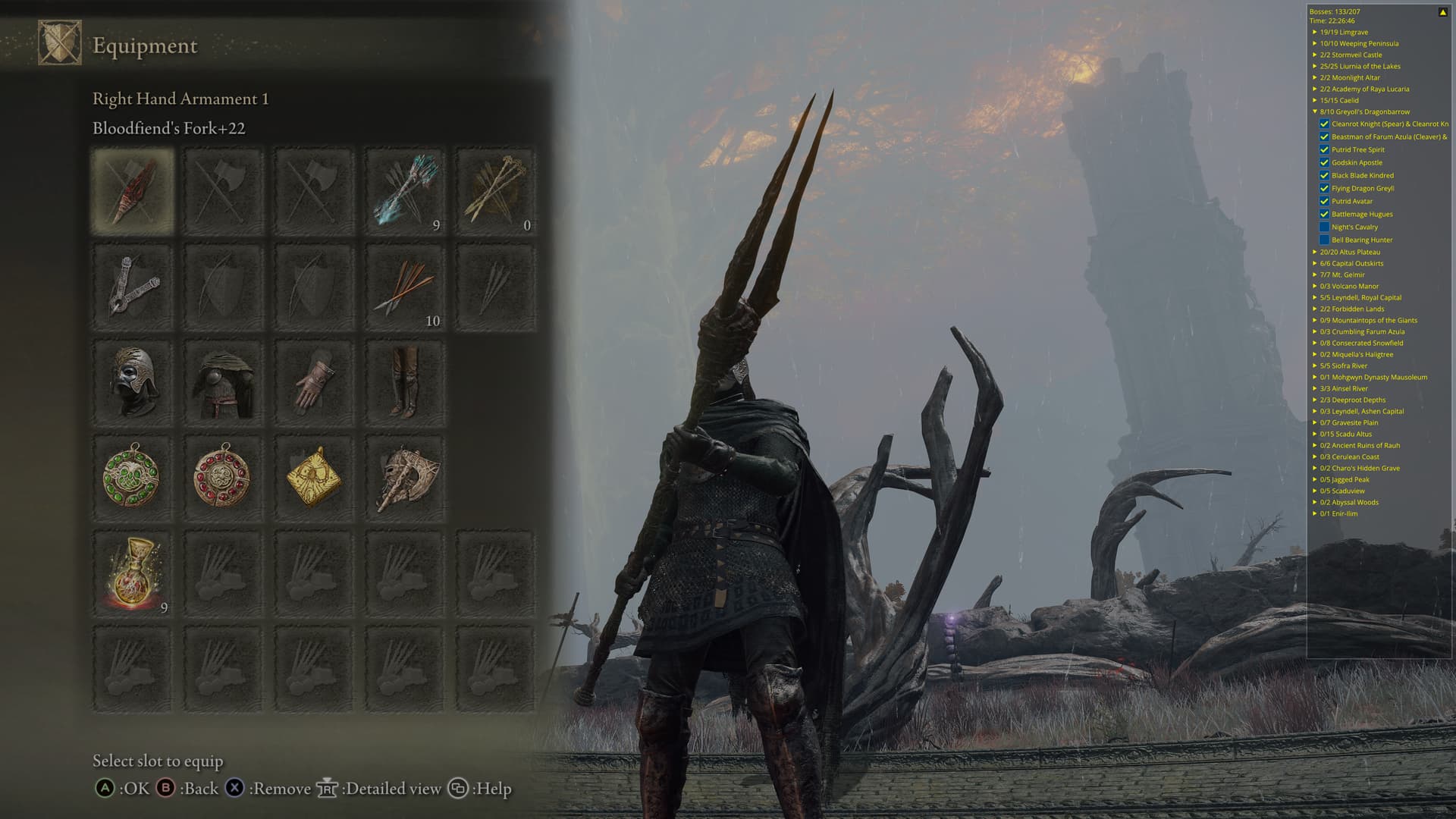This screenshot has height=819, width=1456.
Task: Open the helmet armor slot
Action: 133,383
